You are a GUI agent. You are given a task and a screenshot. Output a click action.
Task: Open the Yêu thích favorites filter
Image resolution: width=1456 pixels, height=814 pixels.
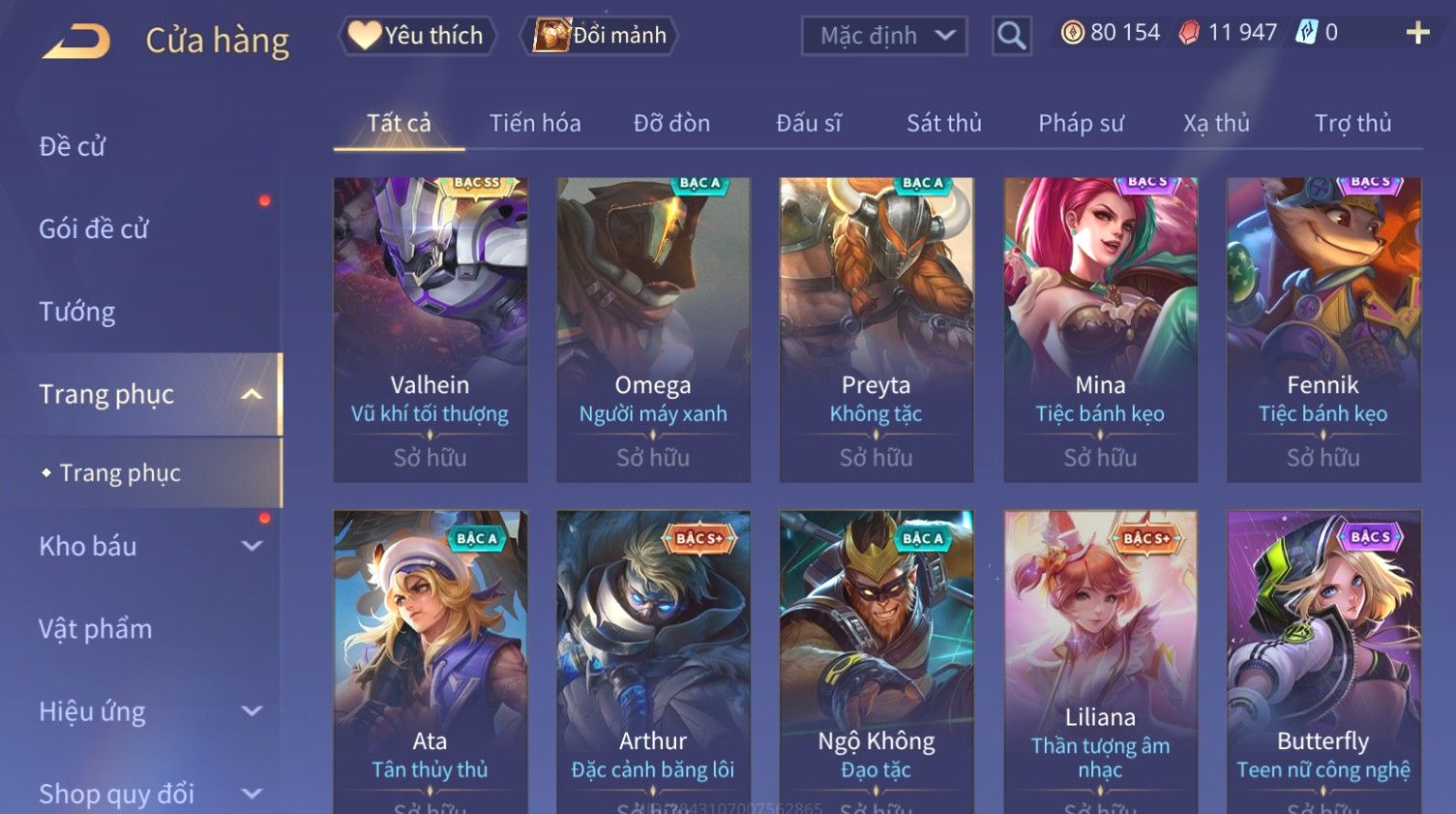tap(417, 36)
